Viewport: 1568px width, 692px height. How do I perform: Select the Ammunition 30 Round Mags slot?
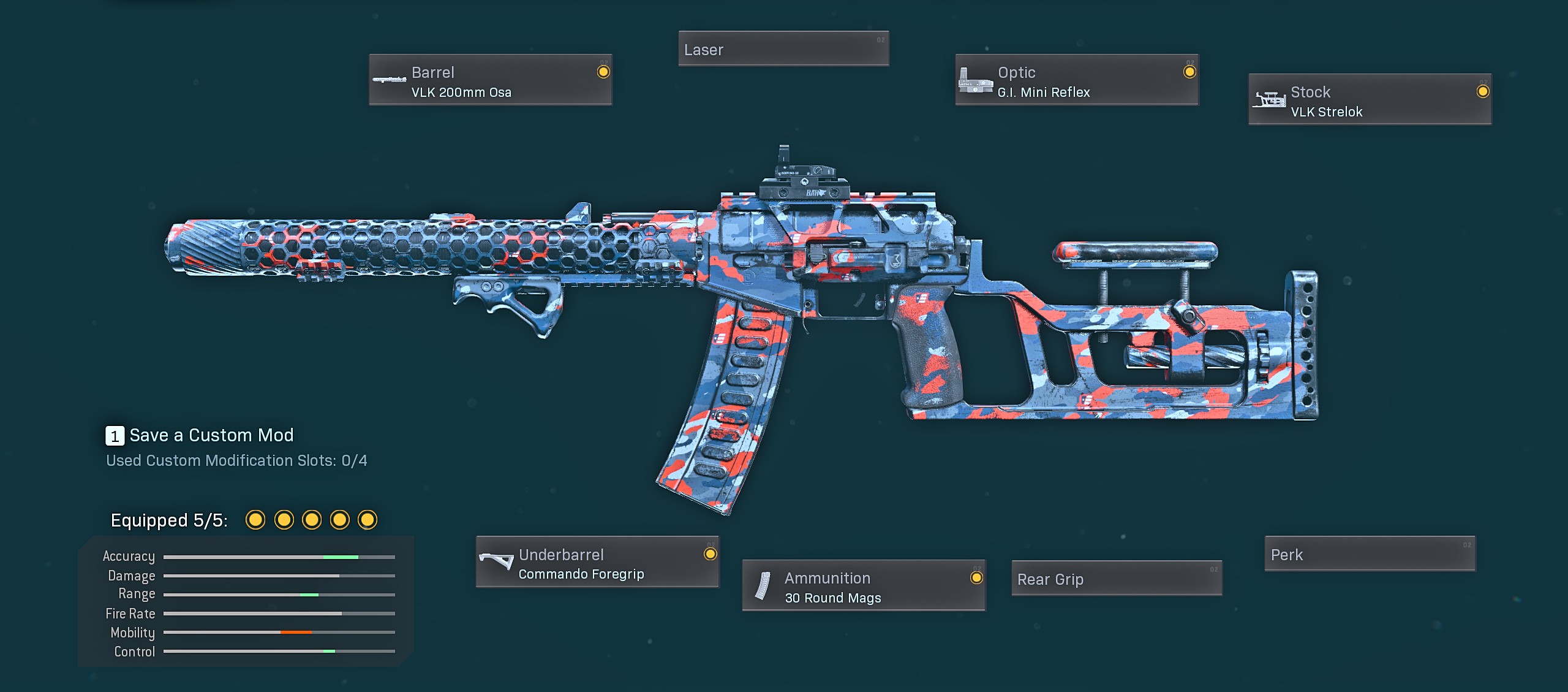click(863, 585)
